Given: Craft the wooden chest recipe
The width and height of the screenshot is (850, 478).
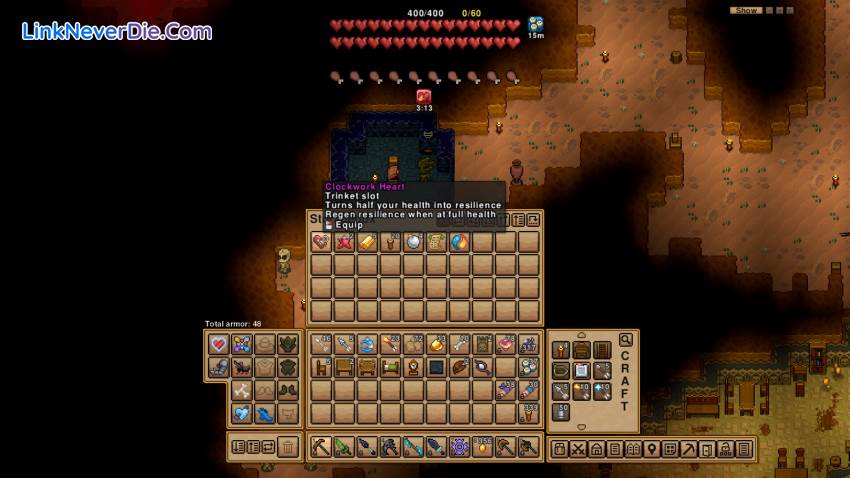Looking at the screenshot, I should point(581,350).
